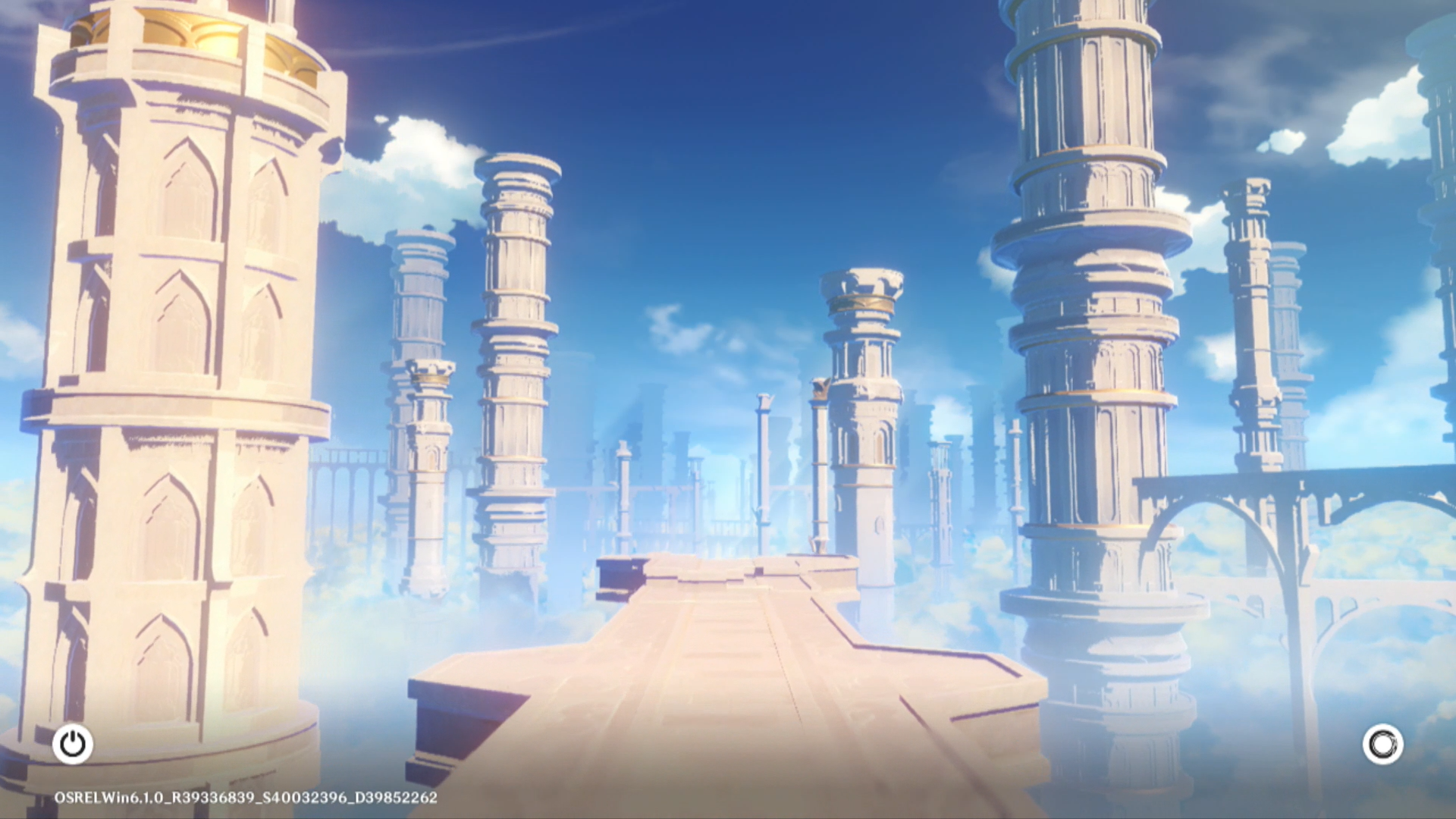This screenshot has width=1456, height=819.
Task: Click the power exit button
Action: point(73,744)
